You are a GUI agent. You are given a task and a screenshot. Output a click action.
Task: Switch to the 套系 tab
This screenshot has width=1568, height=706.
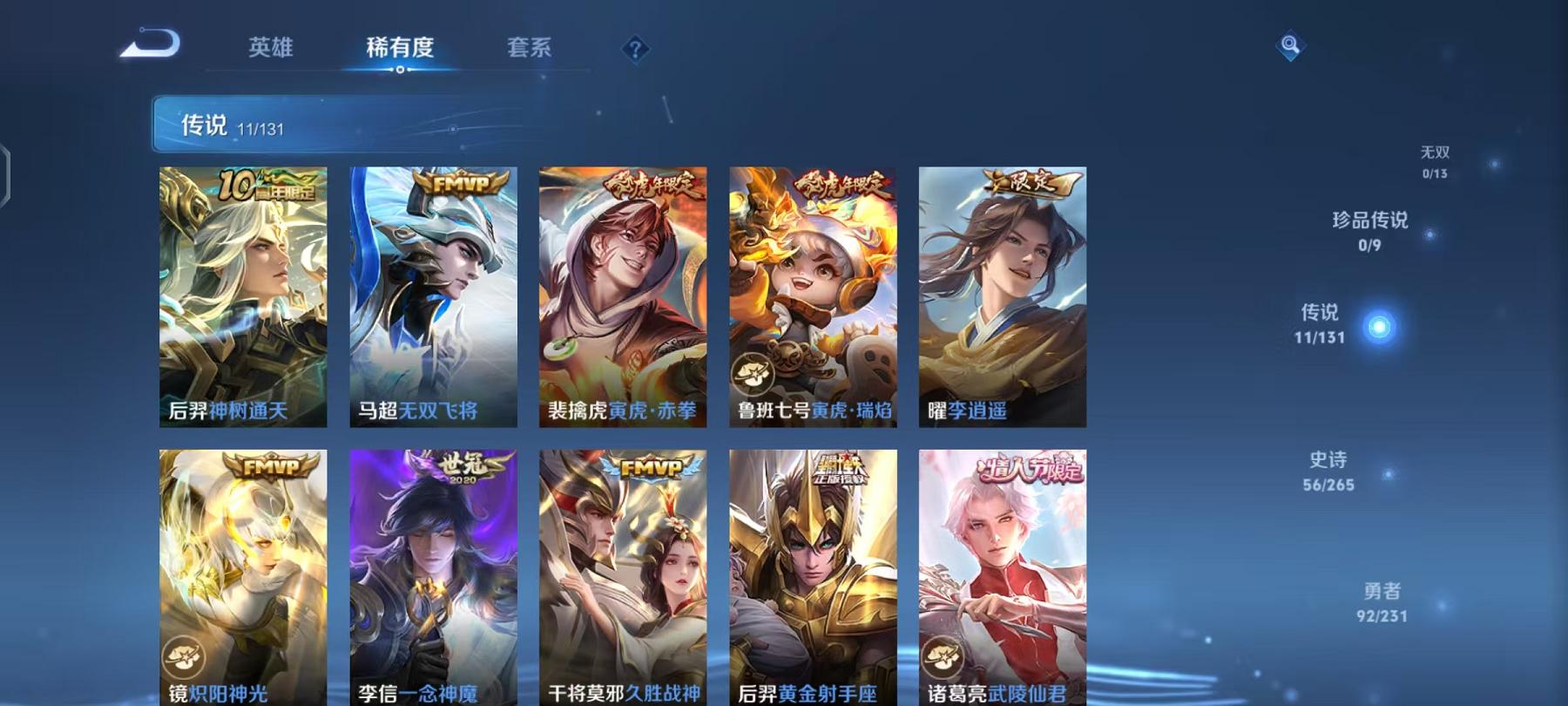(x=531, y=50)
